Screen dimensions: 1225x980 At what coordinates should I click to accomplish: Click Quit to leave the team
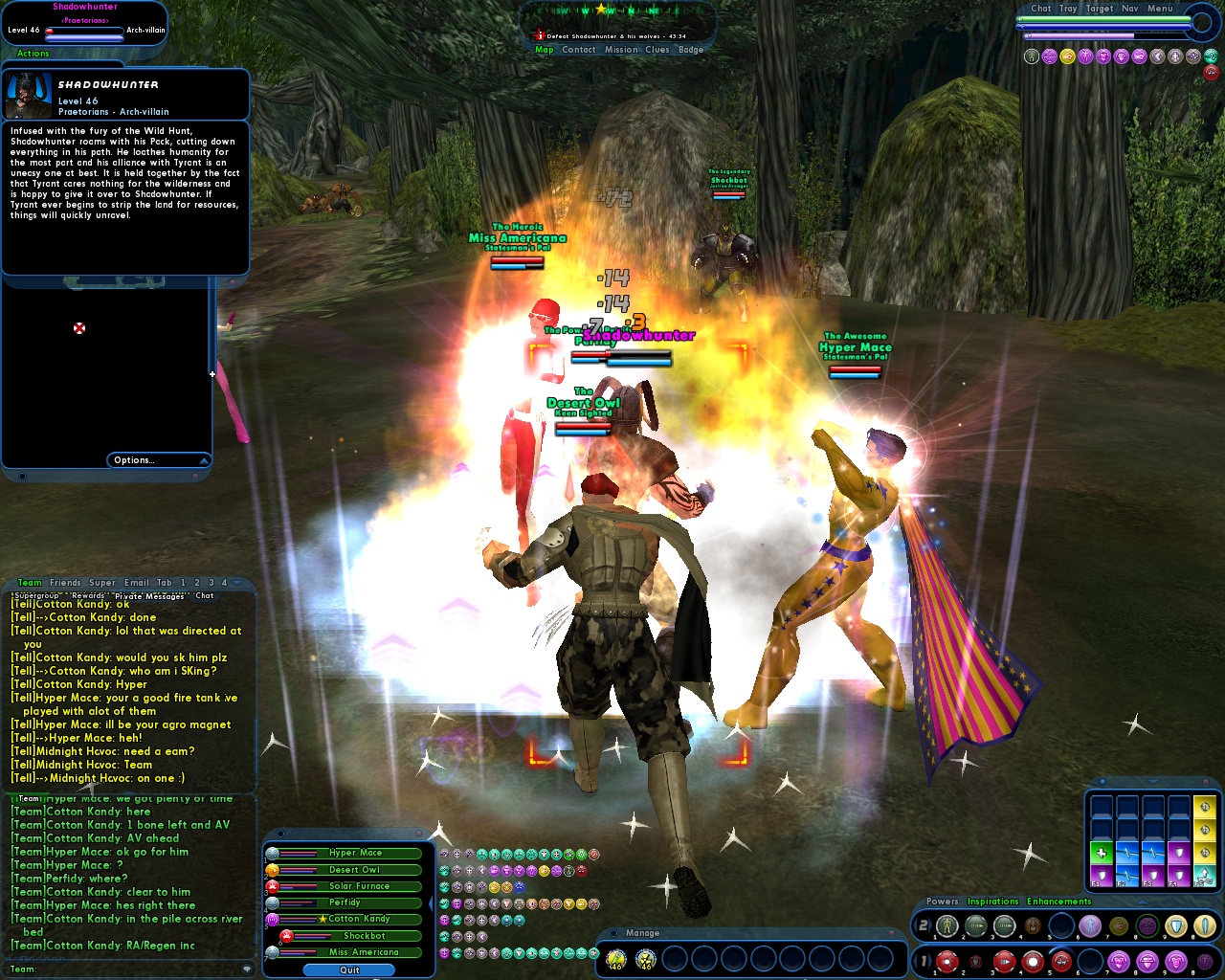[x=348, y=969]
